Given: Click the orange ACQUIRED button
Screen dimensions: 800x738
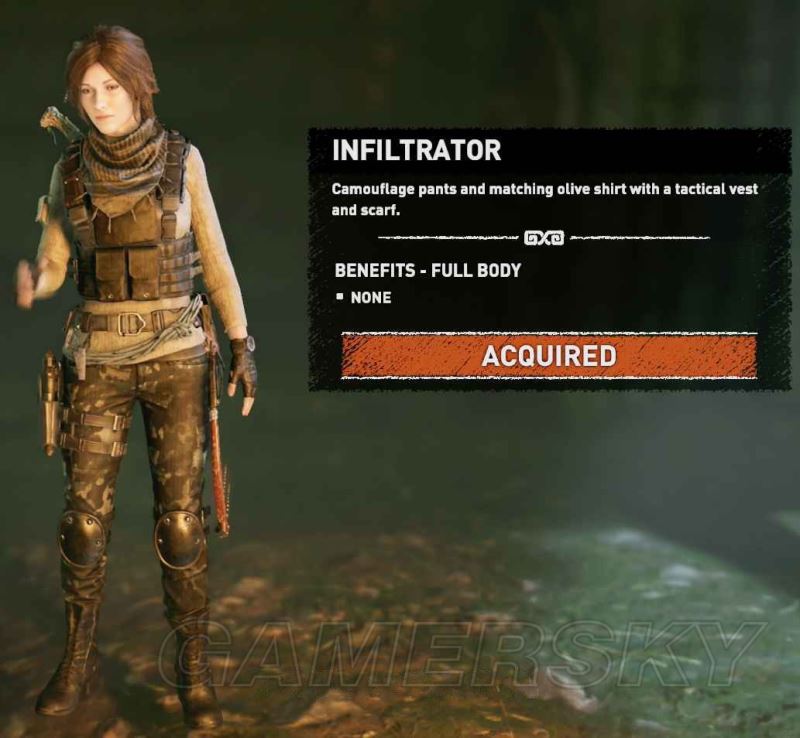Looking at the screenshot, I should pyautogui.click(x=548, y=356).
